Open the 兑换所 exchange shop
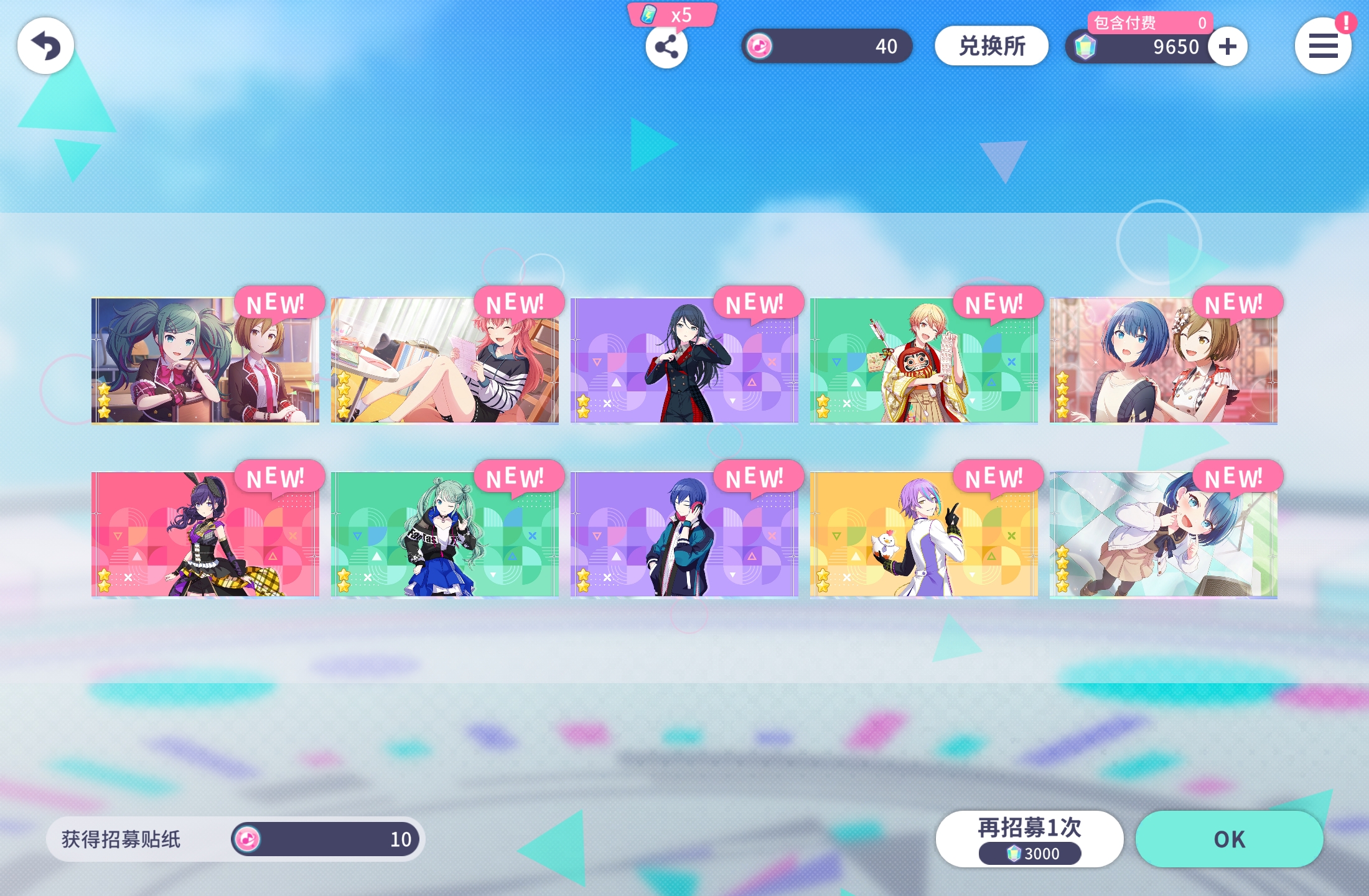 pyautogui.click(x=991, y=45)
